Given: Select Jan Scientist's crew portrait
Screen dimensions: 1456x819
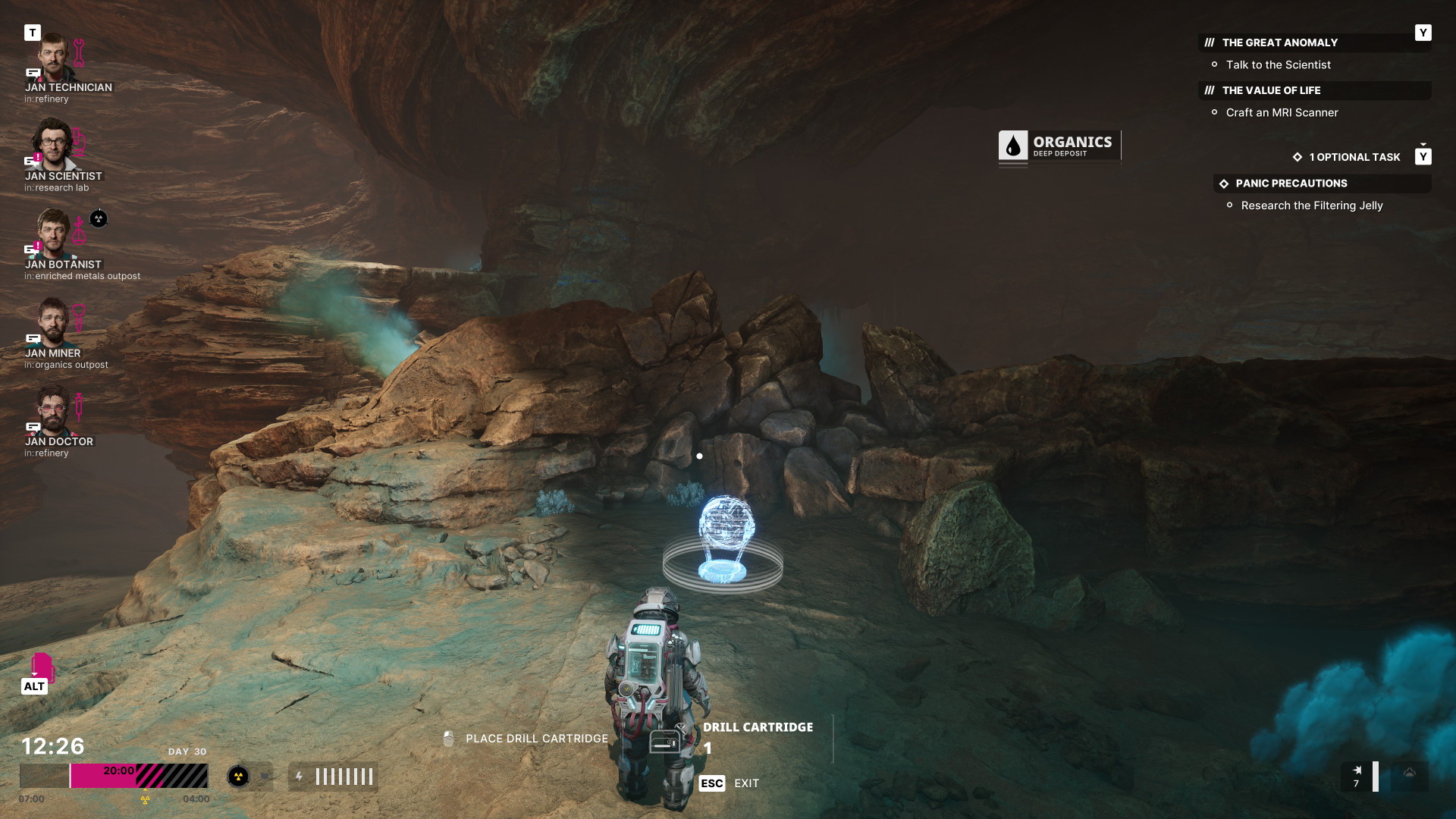Looking at the screenshot, I should click(x=53, y=146).
